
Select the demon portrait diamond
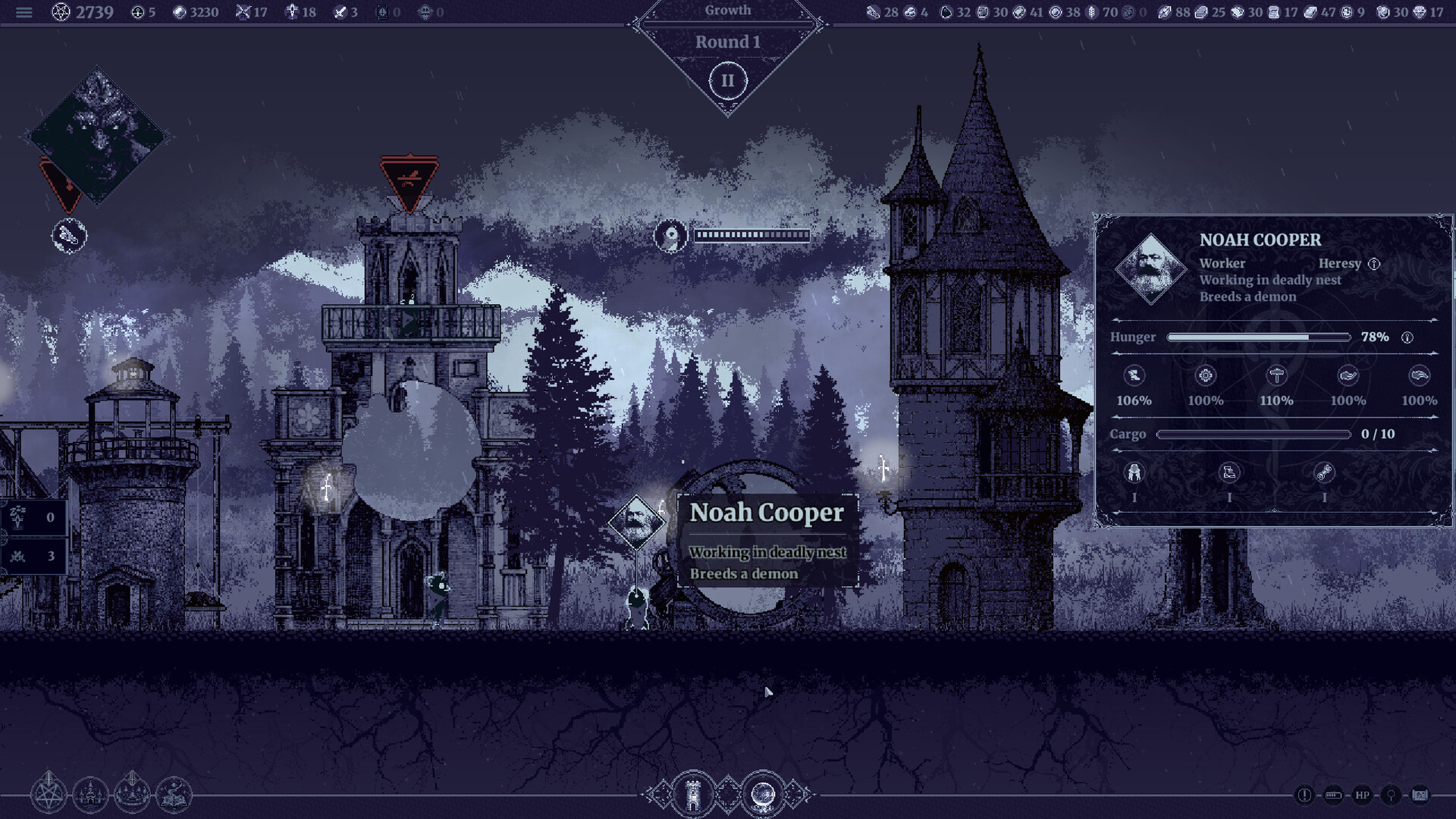click(97, 137)
